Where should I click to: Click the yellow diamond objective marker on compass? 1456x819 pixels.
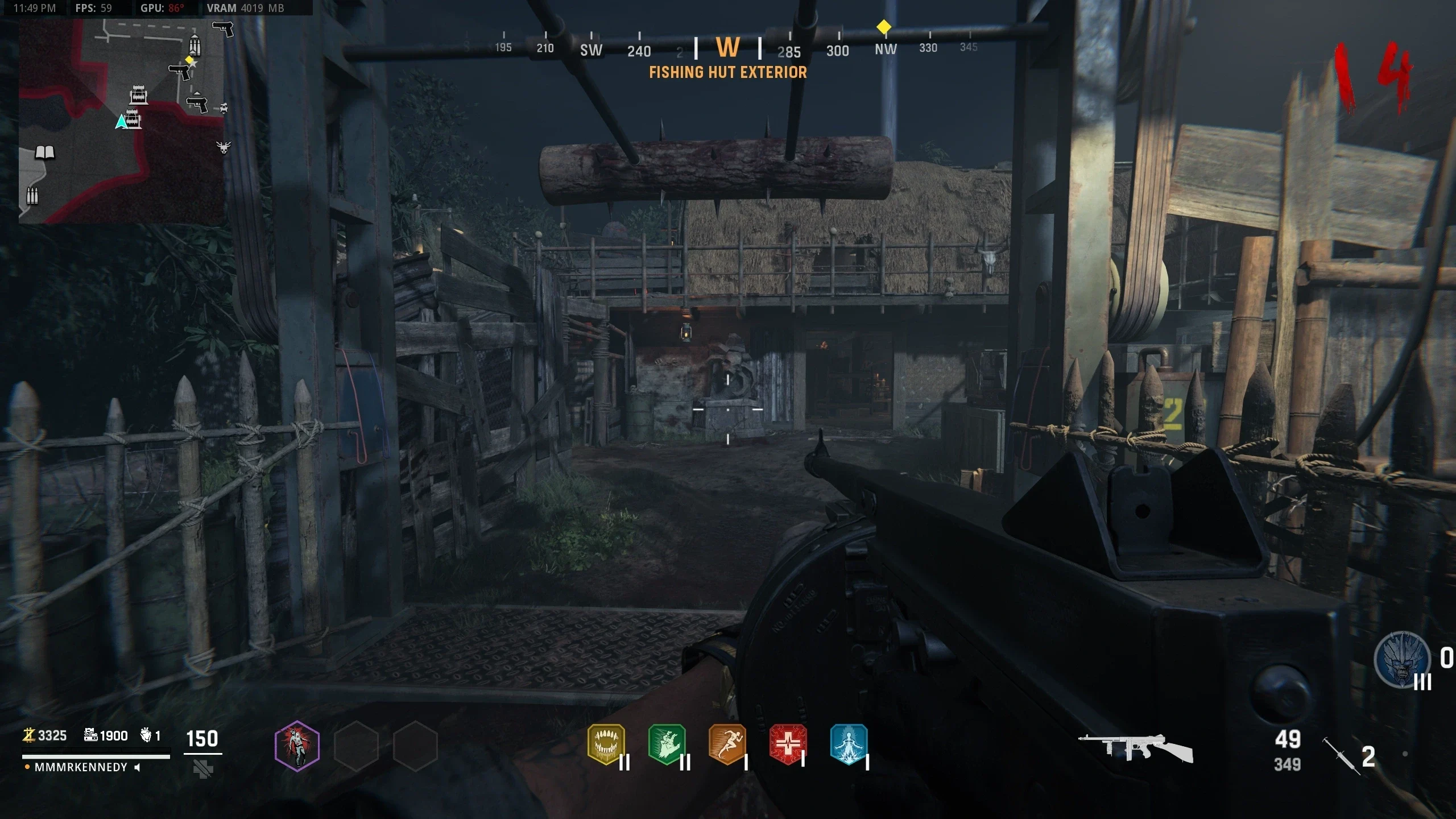[x=883, y=27]
